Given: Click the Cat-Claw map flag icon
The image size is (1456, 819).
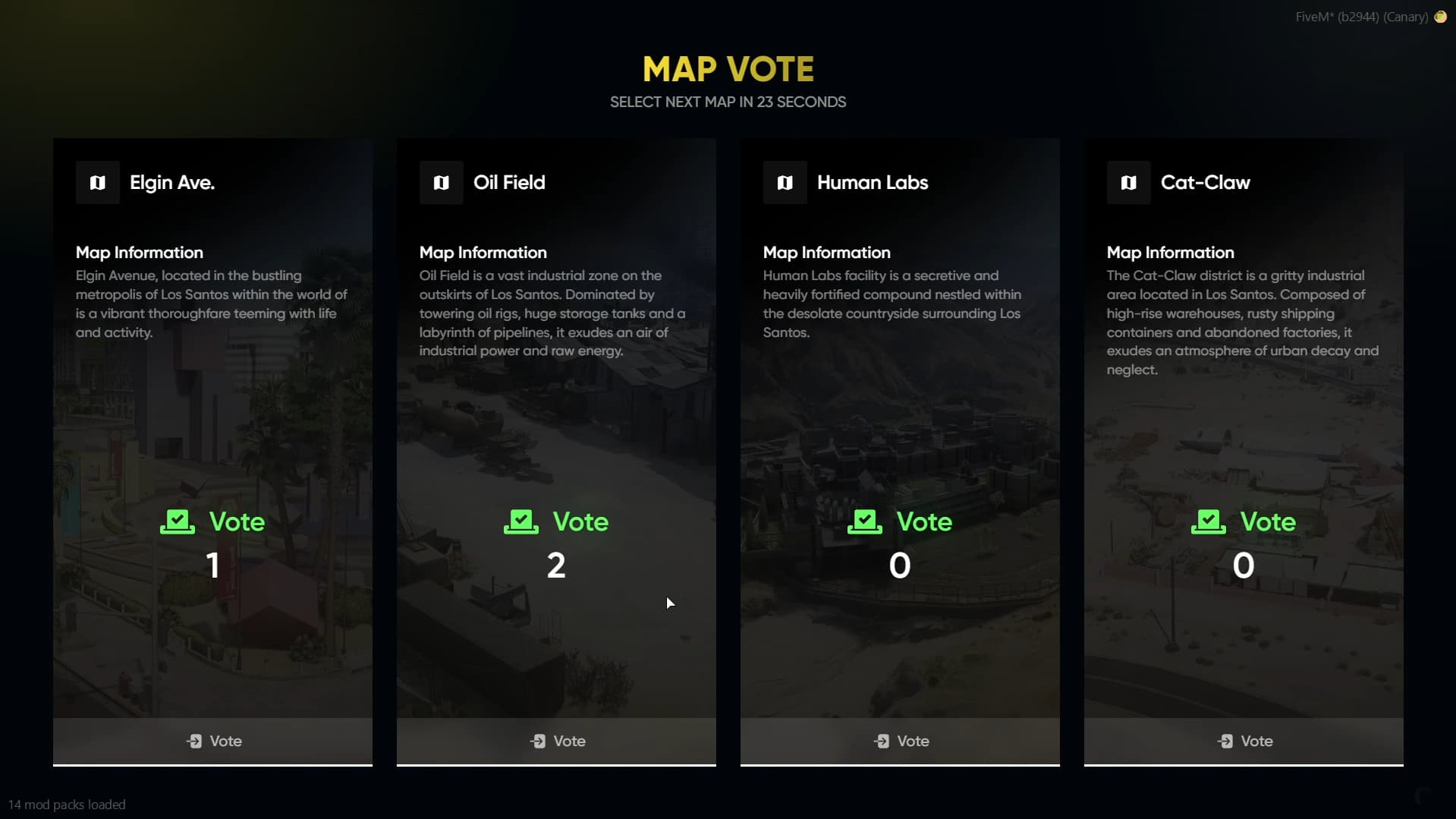Looking at the screenshot, I should point(1128,182).
